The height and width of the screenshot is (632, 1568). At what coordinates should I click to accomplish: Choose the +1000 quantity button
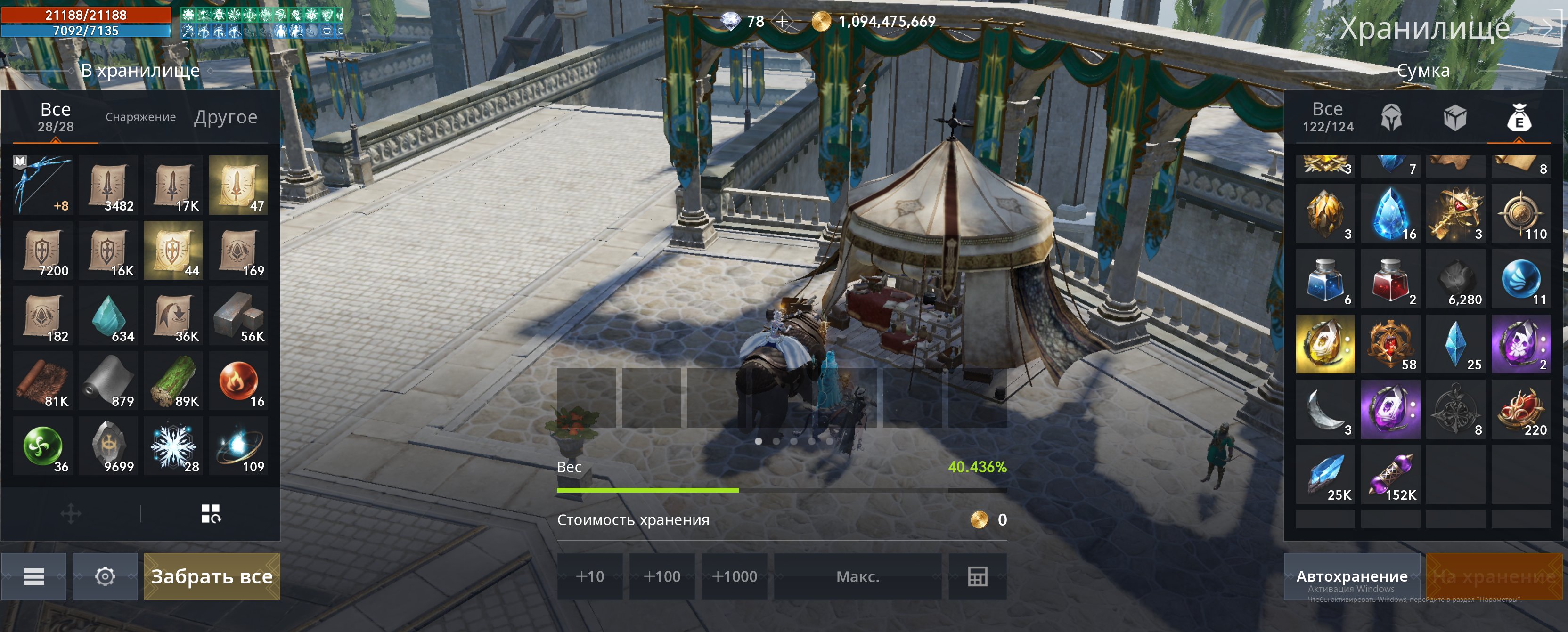[734, 576]
